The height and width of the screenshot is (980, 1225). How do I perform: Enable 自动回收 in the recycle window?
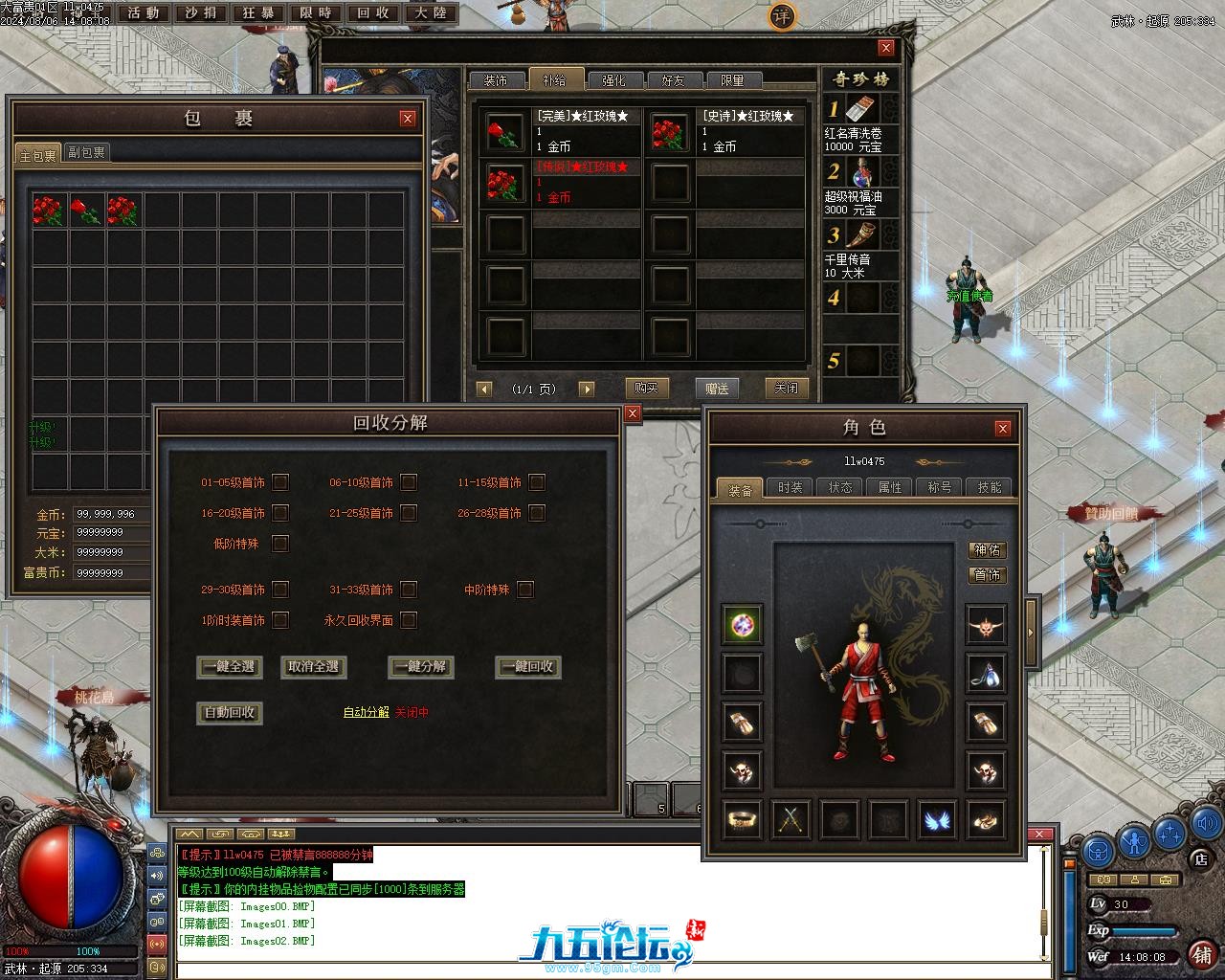coord(230,713)
